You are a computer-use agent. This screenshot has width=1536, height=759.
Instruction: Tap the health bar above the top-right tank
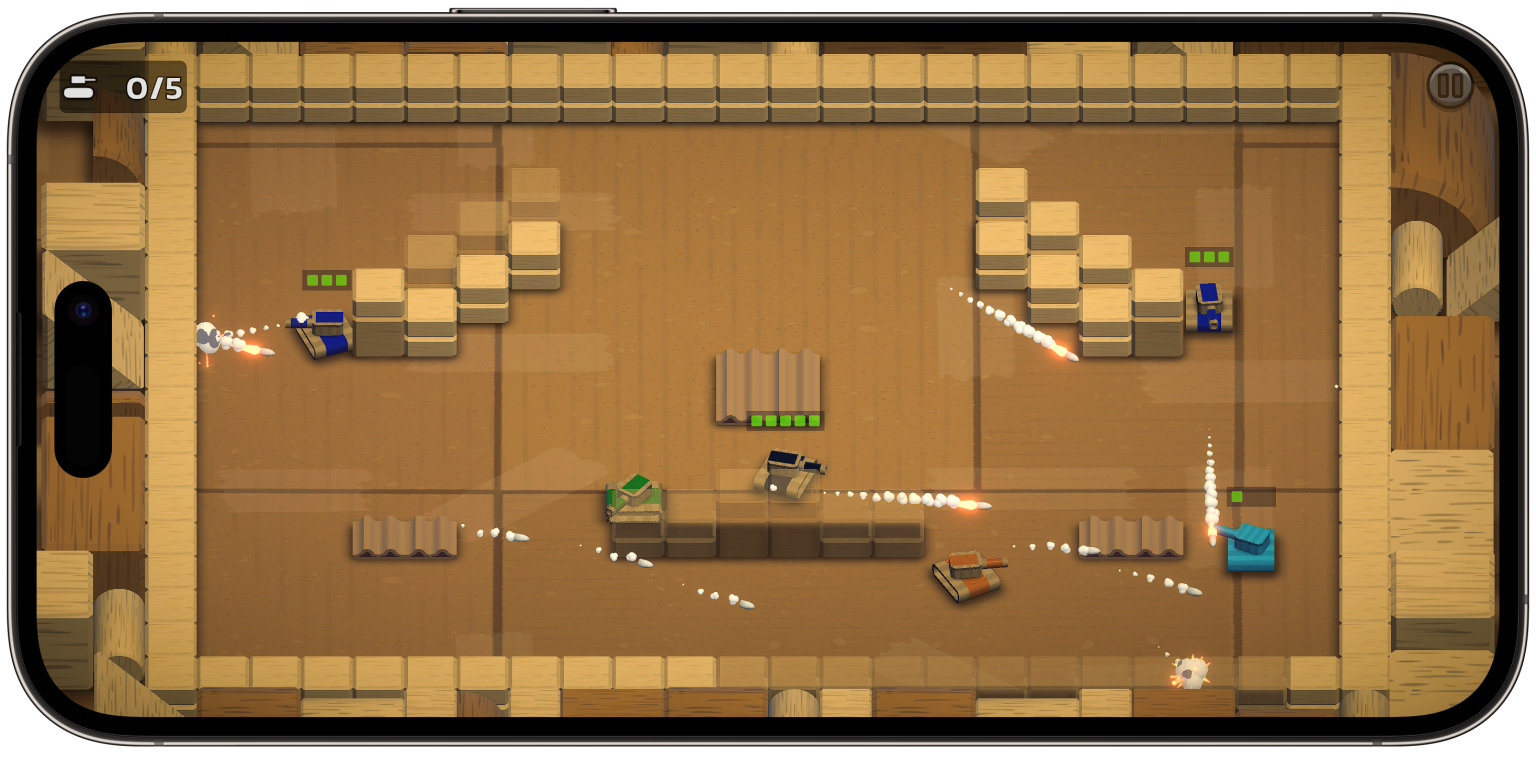coord(1207,257)
